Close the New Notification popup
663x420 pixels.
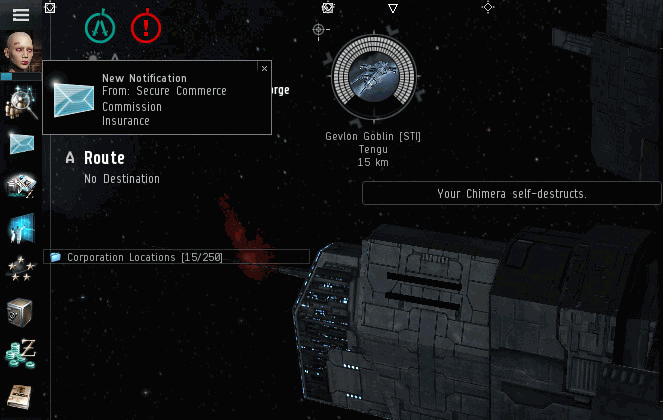(264, 69)
